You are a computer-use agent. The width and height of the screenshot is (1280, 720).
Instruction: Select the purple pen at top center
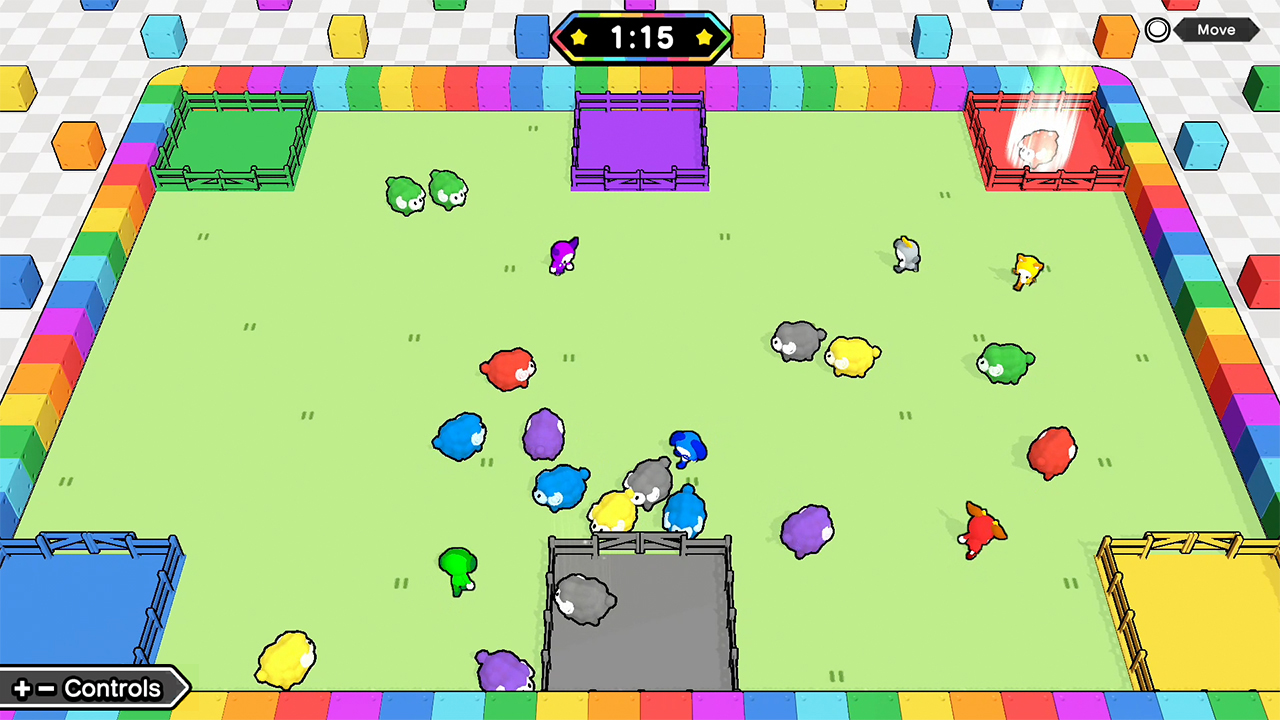click(x=640, y=140)
